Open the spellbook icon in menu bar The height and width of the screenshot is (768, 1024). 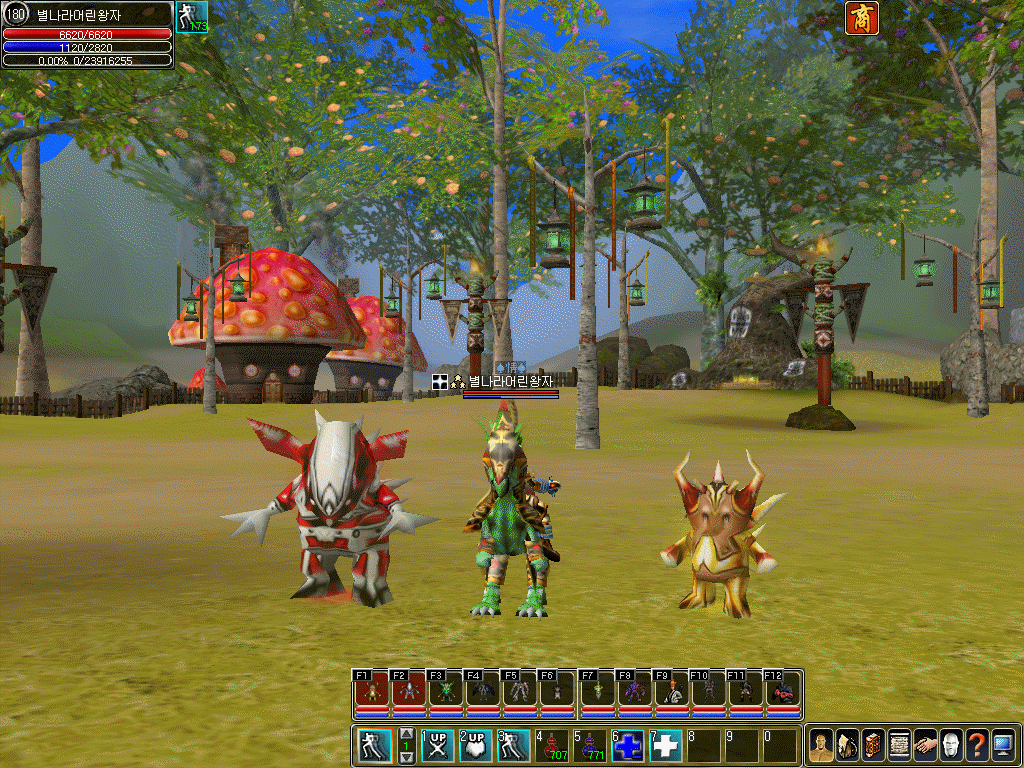coord(873,746)
